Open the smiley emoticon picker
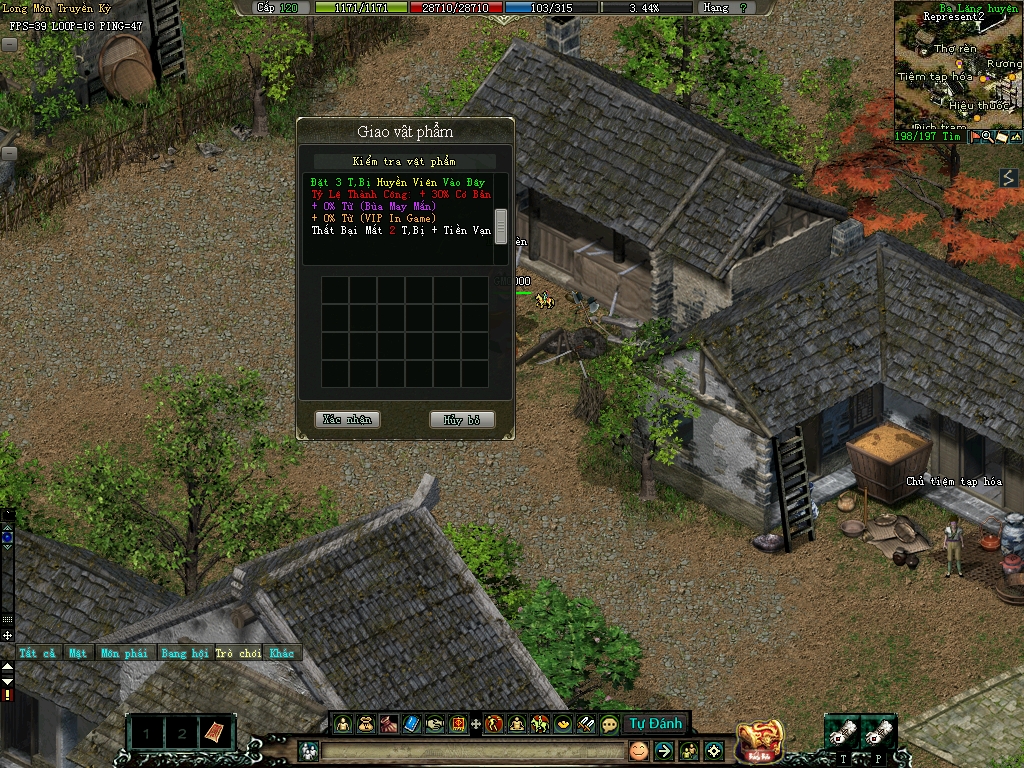Viewport: 1024px width, 768px height. [637, 750]
